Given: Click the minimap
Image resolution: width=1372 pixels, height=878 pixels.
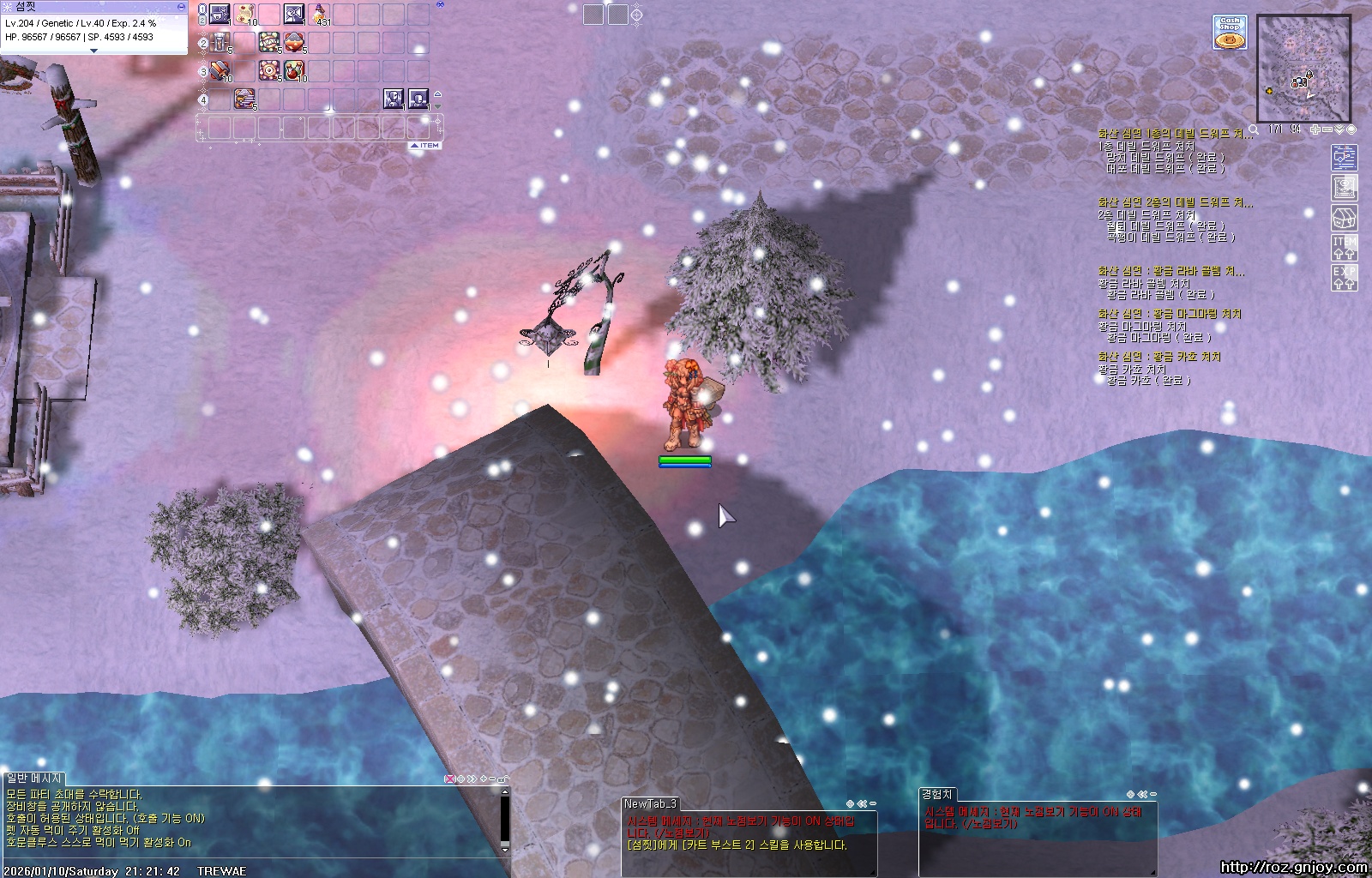Looking at the screenshot, I should (x=1303, y=69).
